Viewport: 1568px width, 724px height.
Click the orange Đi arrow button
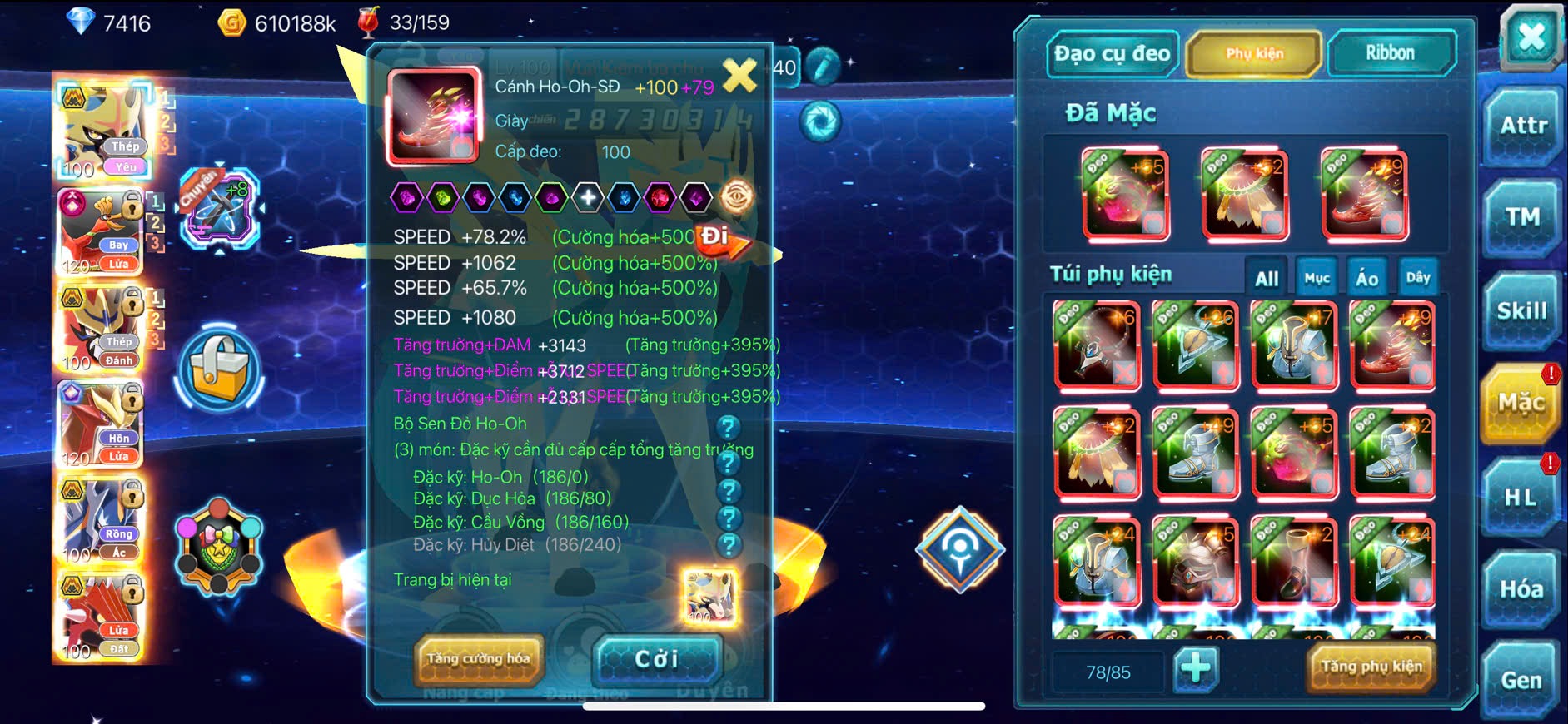click(x=723, y=240)
